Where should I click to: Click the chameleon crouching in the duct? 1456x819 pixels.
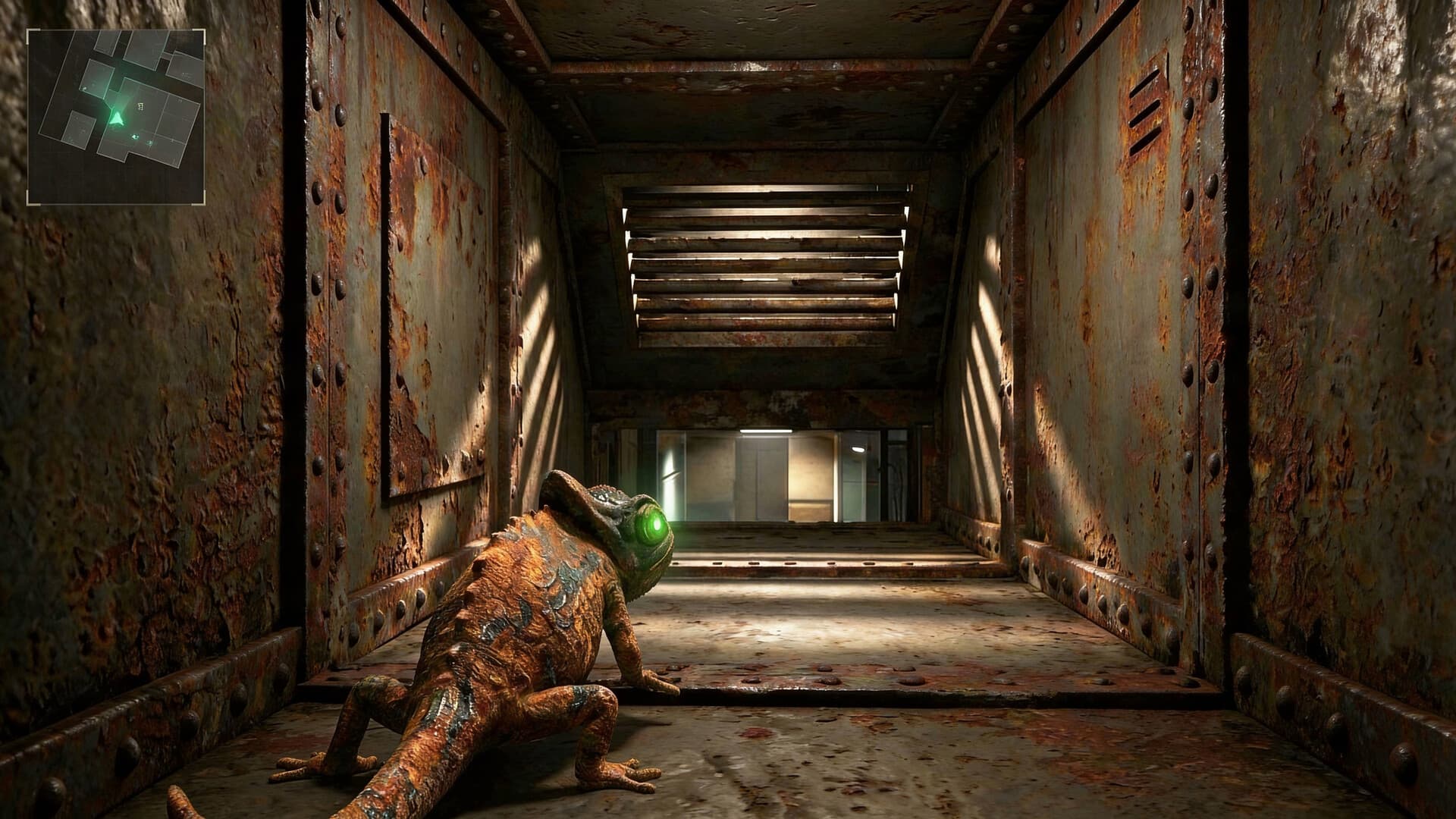click(531, 645)
